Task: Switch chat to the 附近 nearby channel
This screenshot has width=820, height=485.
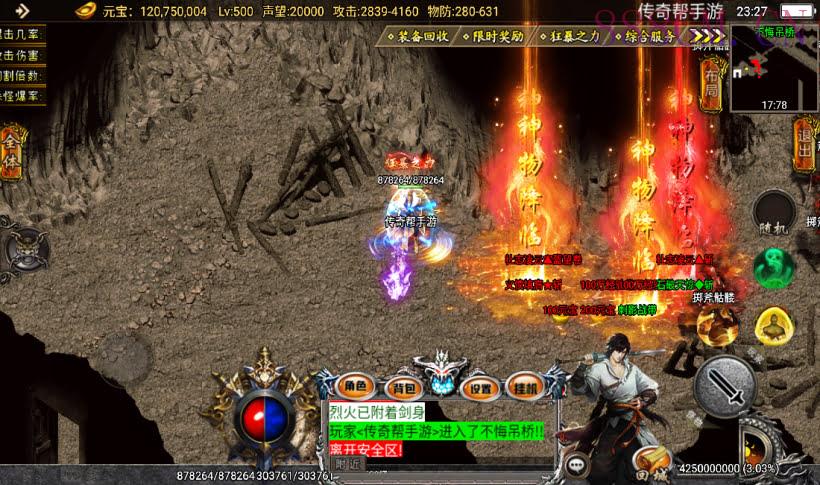Action: tap(348, 464)
